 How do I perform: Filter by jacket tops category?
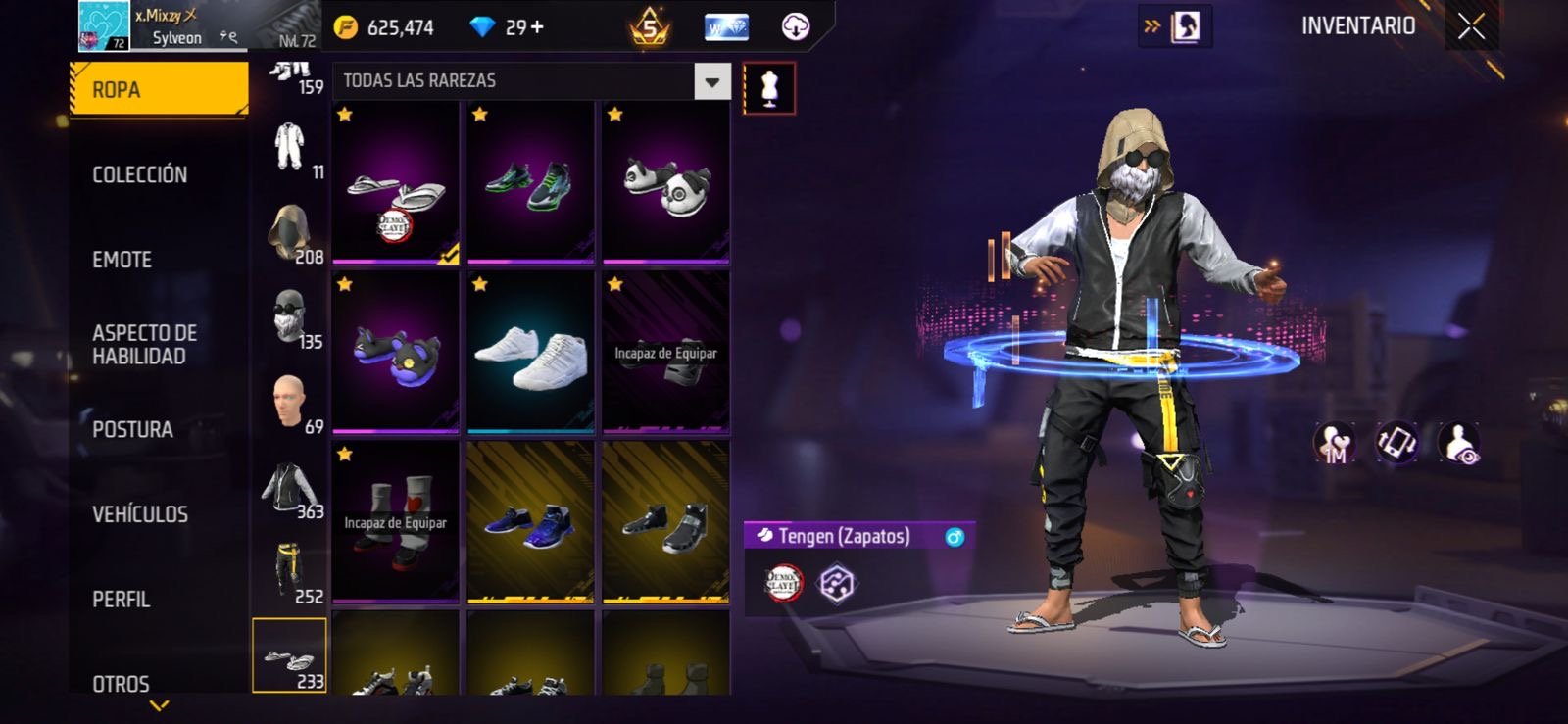[x=290, y=488]
